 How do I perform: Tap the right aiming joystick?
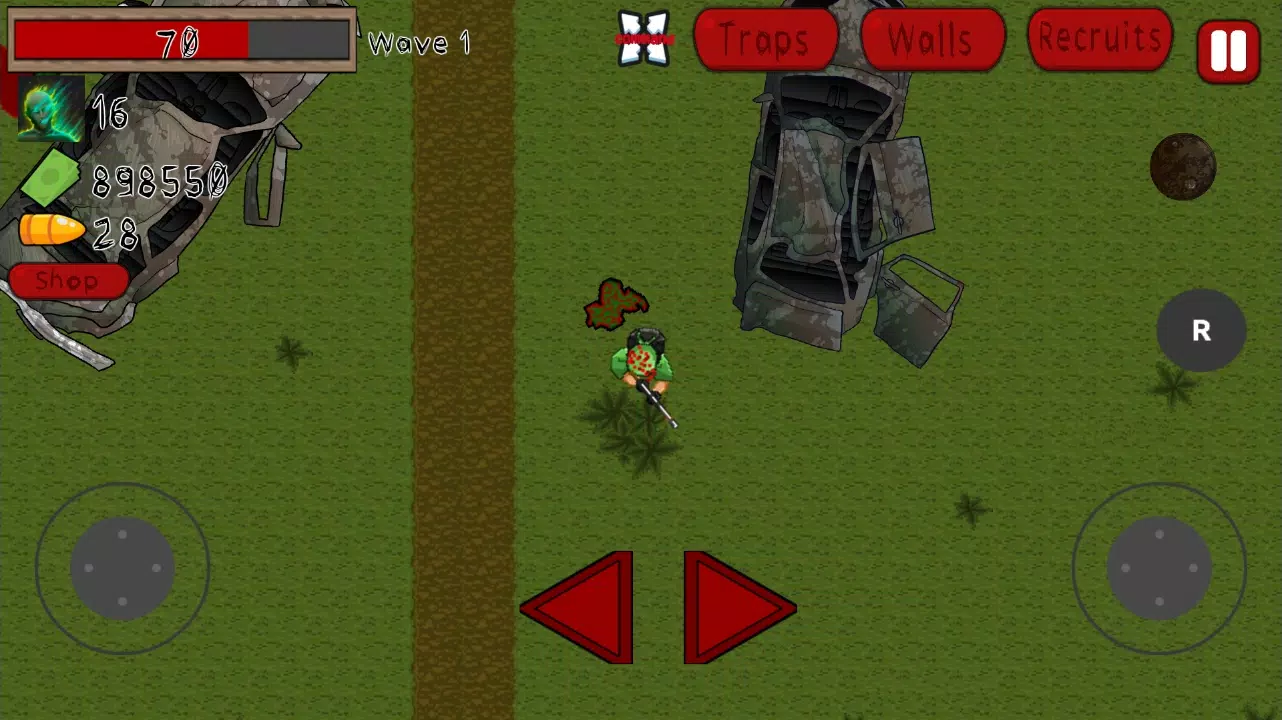(1158, 568)
